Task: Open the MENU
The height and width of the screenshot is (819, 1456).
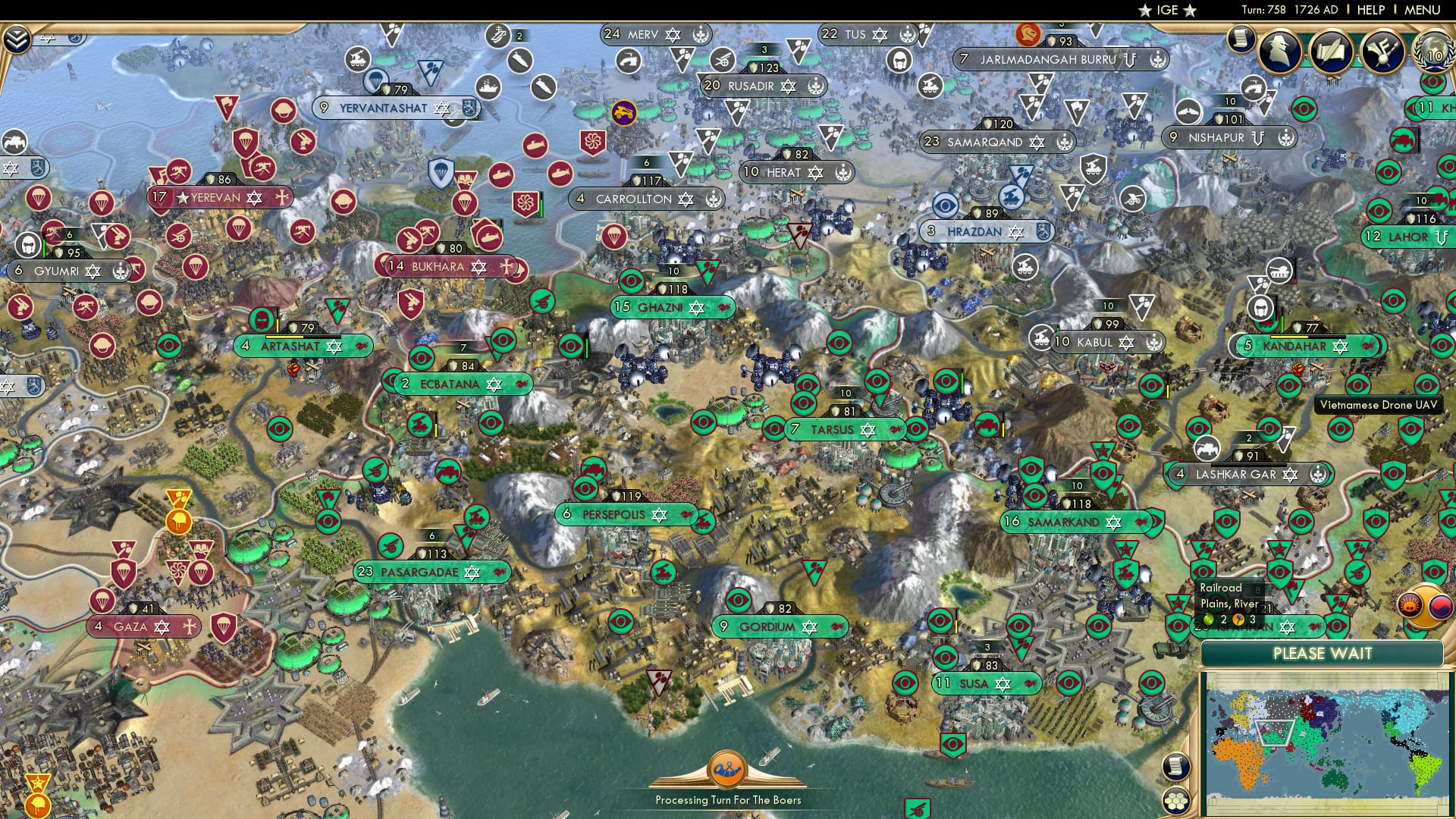Action: (1425, 10)
